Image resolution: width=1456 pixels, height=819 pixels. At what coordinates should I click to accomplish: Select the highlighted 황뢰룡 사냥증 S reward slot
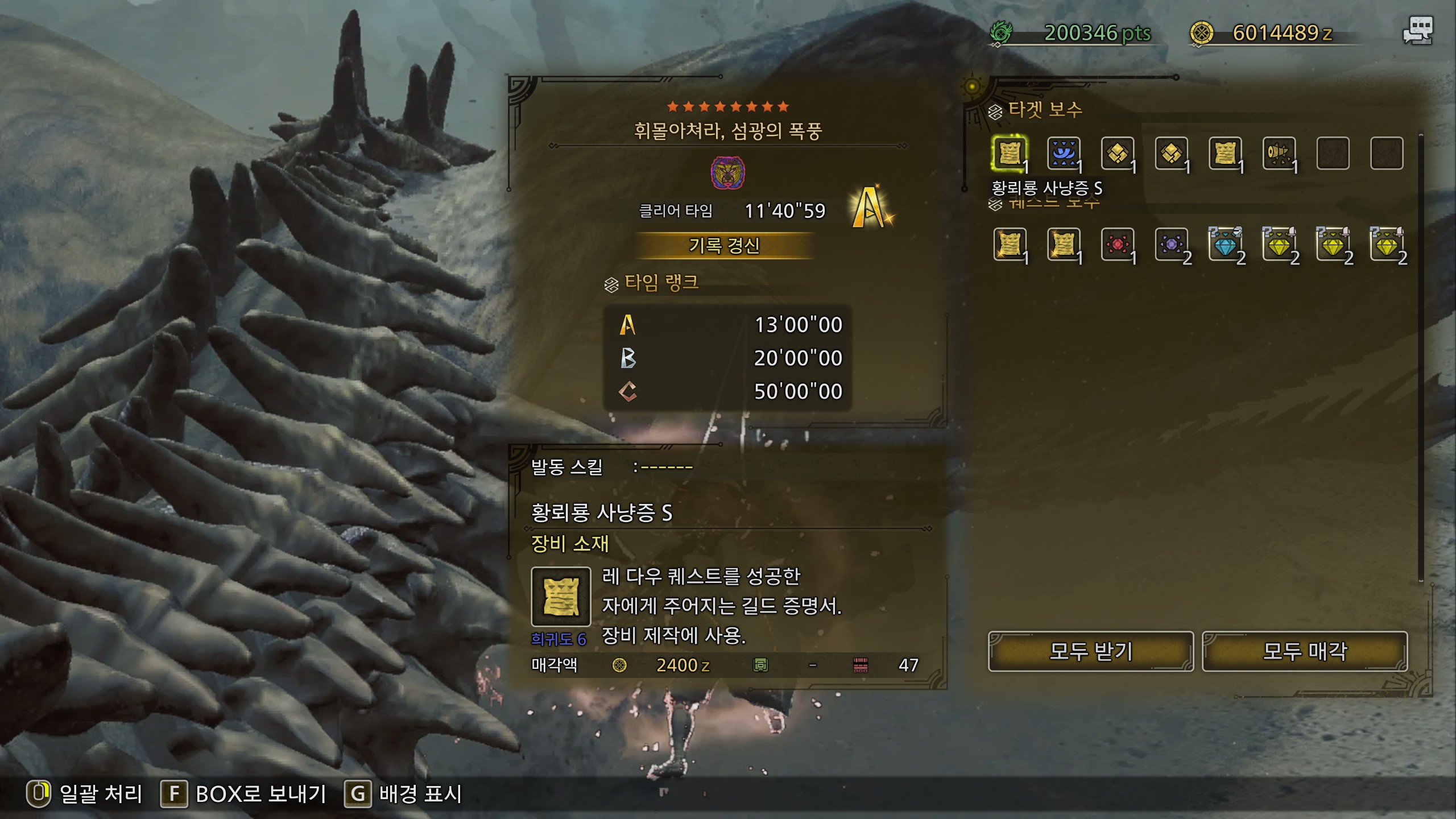[1010, 154]
